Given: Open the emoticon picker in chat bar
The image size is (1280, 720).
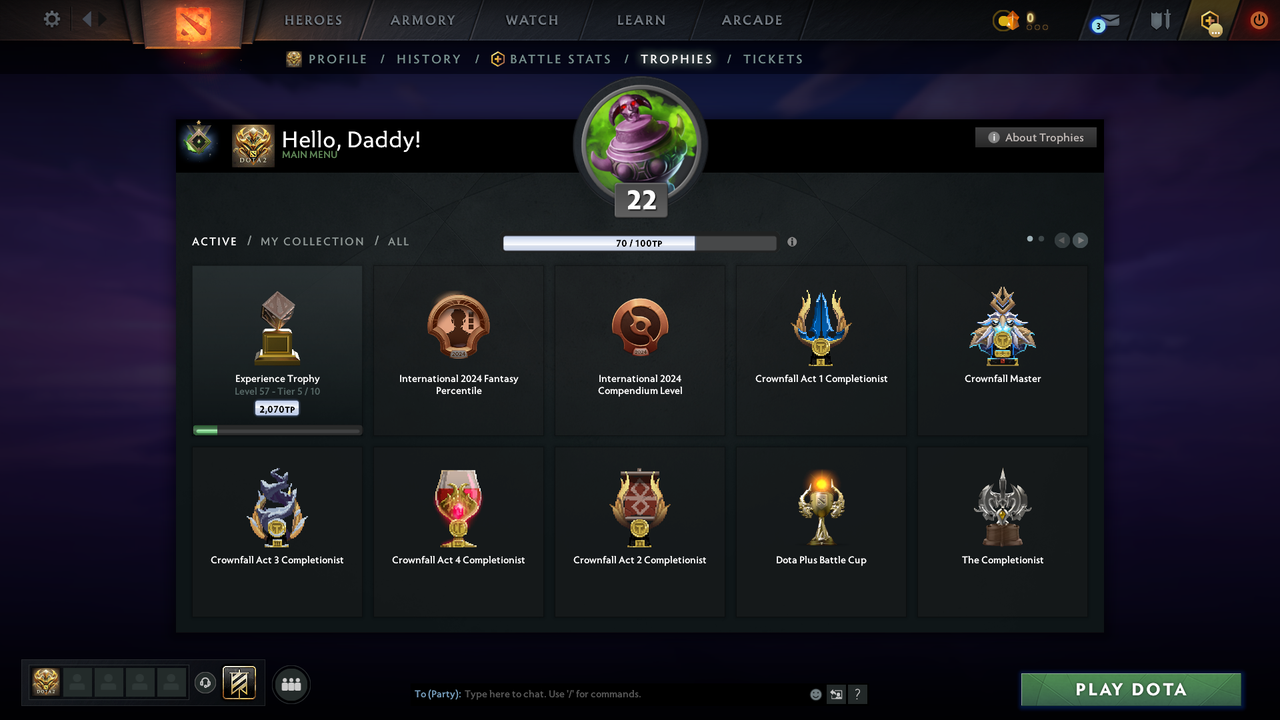Looking at the screenshot, I should (815, 694).
